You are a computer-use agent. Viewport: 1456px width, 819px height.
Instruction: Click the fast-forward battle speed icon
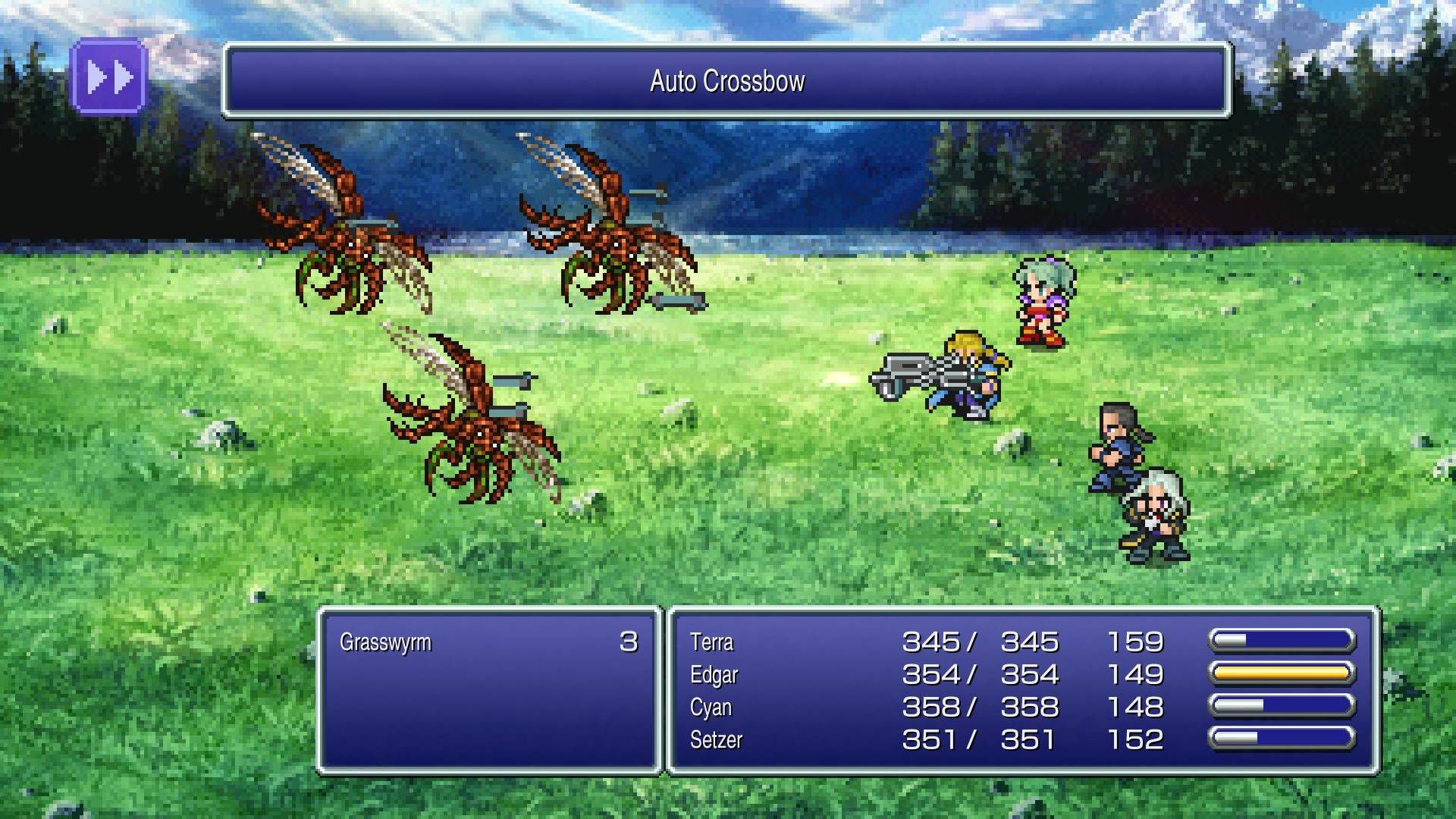coord(108,76)
